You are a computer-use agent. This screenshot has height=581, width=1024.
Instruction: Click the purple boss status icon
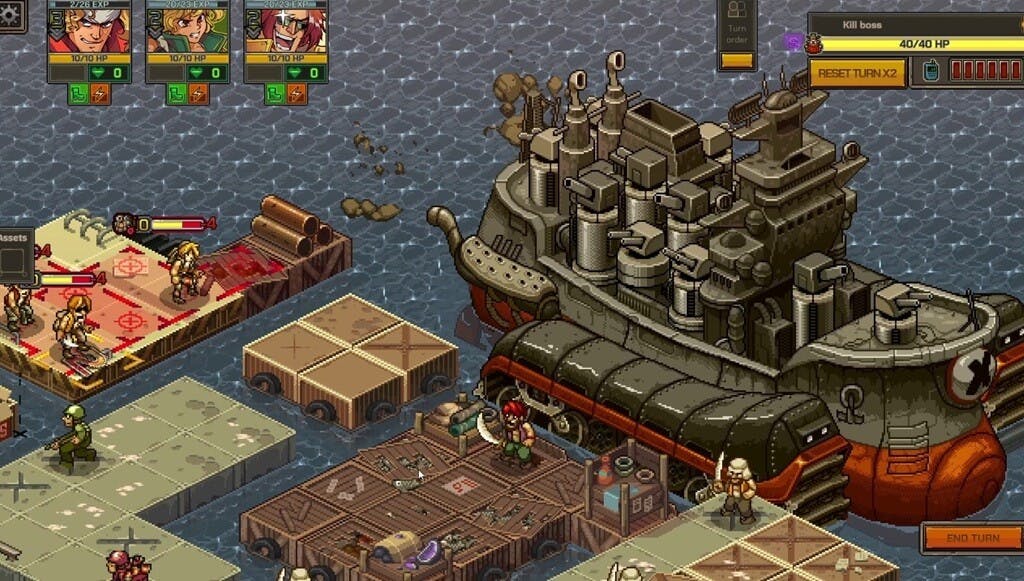pyautogui.click(x=793, y=42)
